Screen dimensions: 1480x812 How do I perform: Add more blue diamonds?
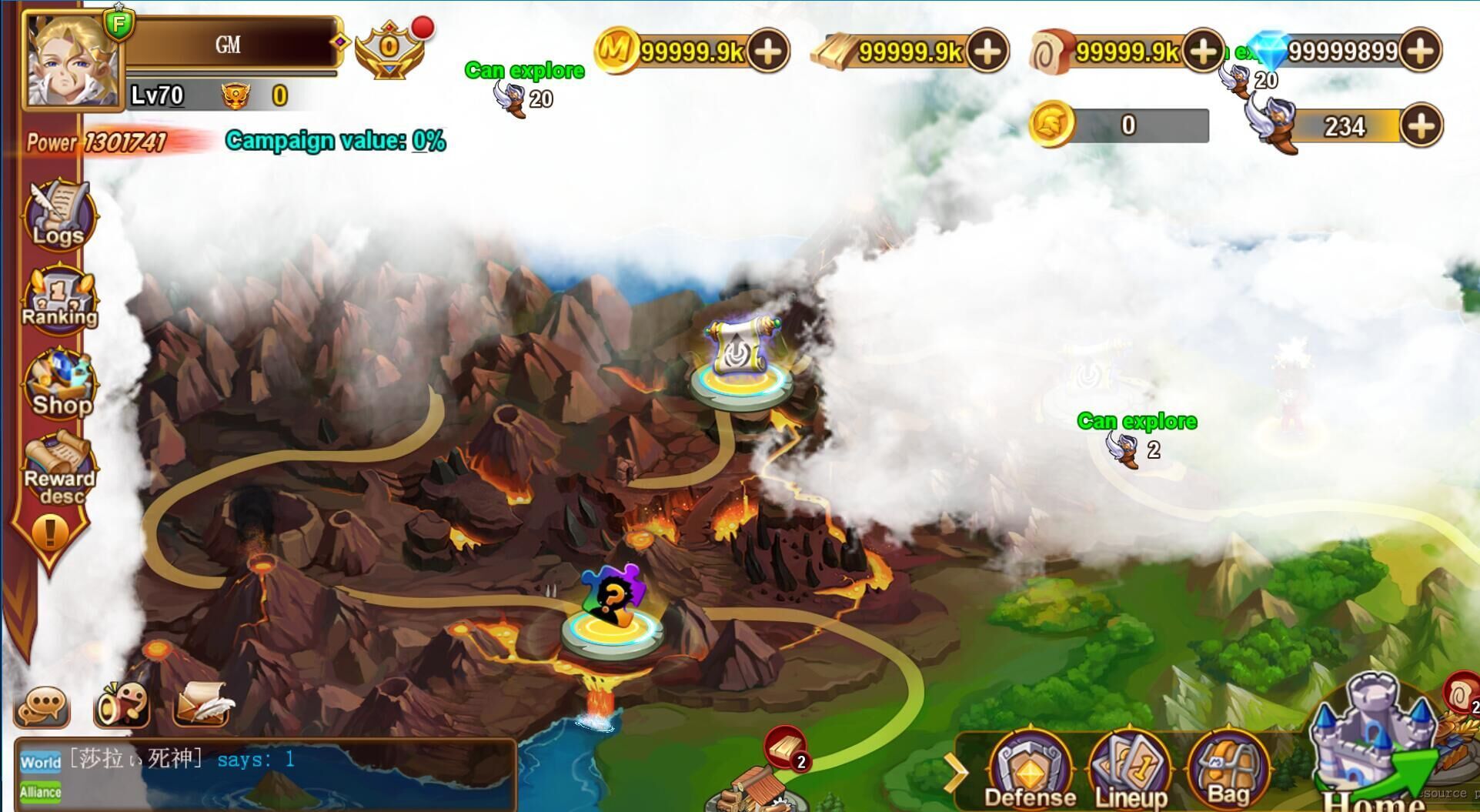1420,51
